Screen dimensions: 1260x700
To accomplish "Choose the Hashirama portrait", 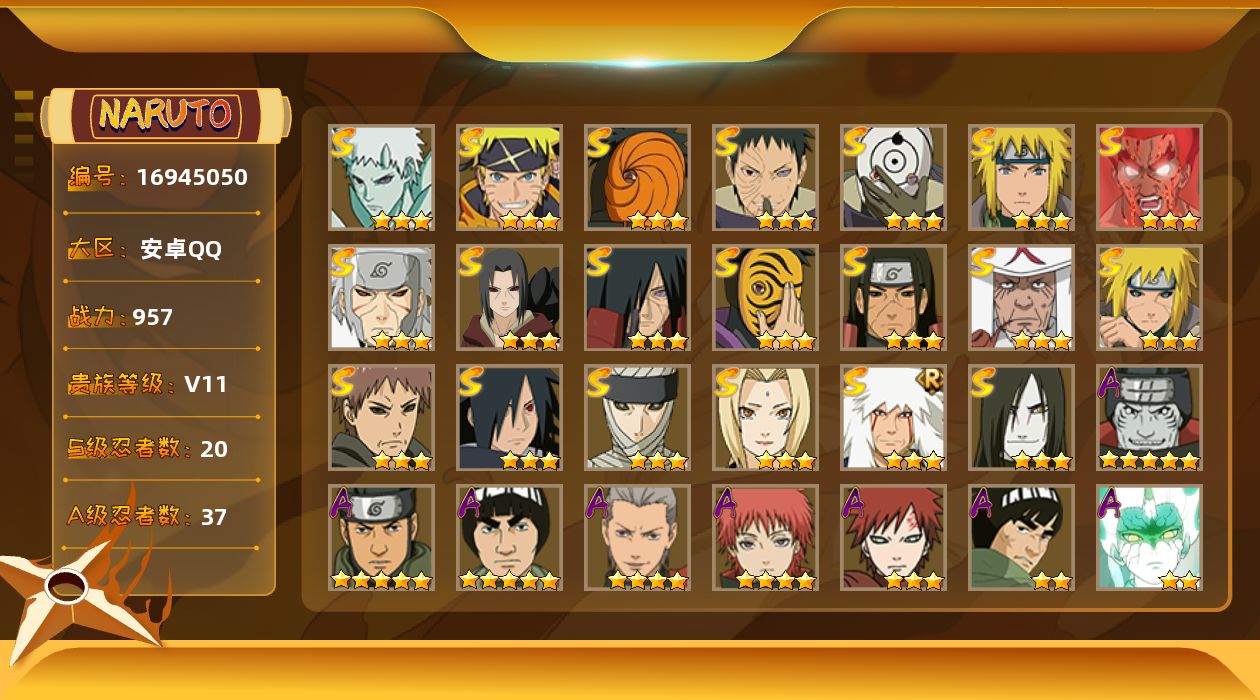I will [x=893, y=297].
